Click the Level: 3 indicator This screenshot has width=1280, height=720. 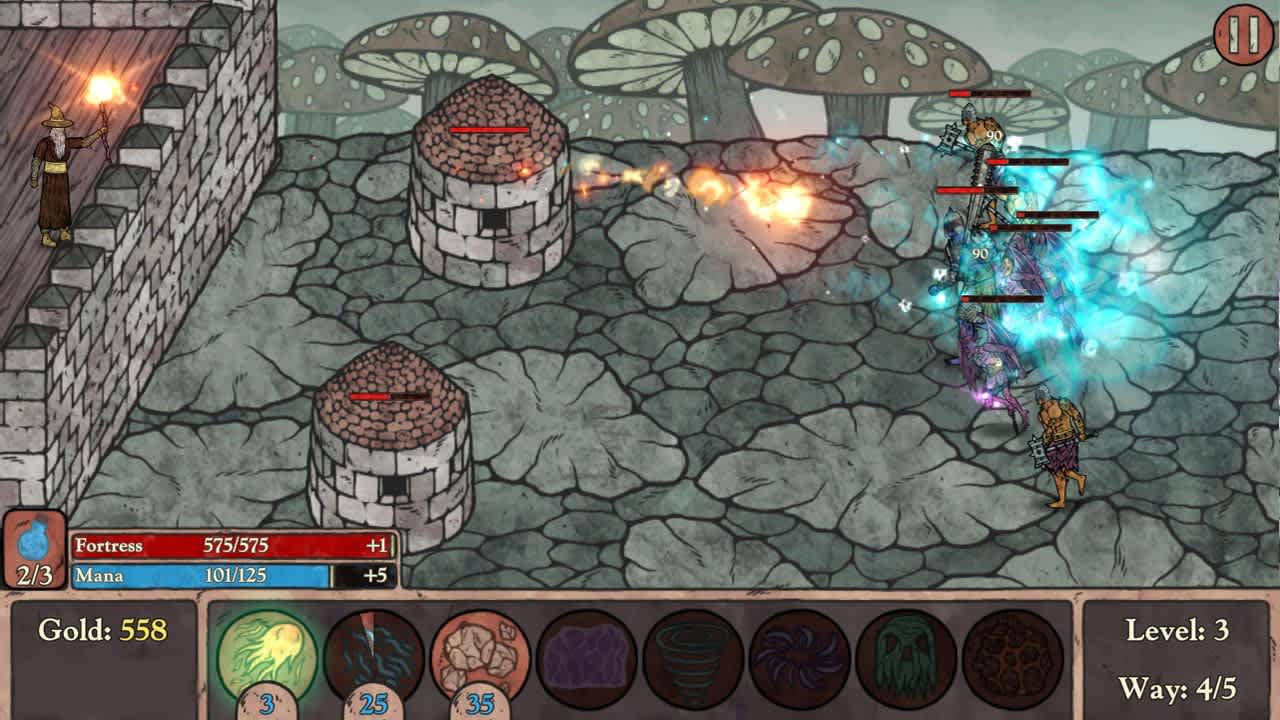point(1180,631)
